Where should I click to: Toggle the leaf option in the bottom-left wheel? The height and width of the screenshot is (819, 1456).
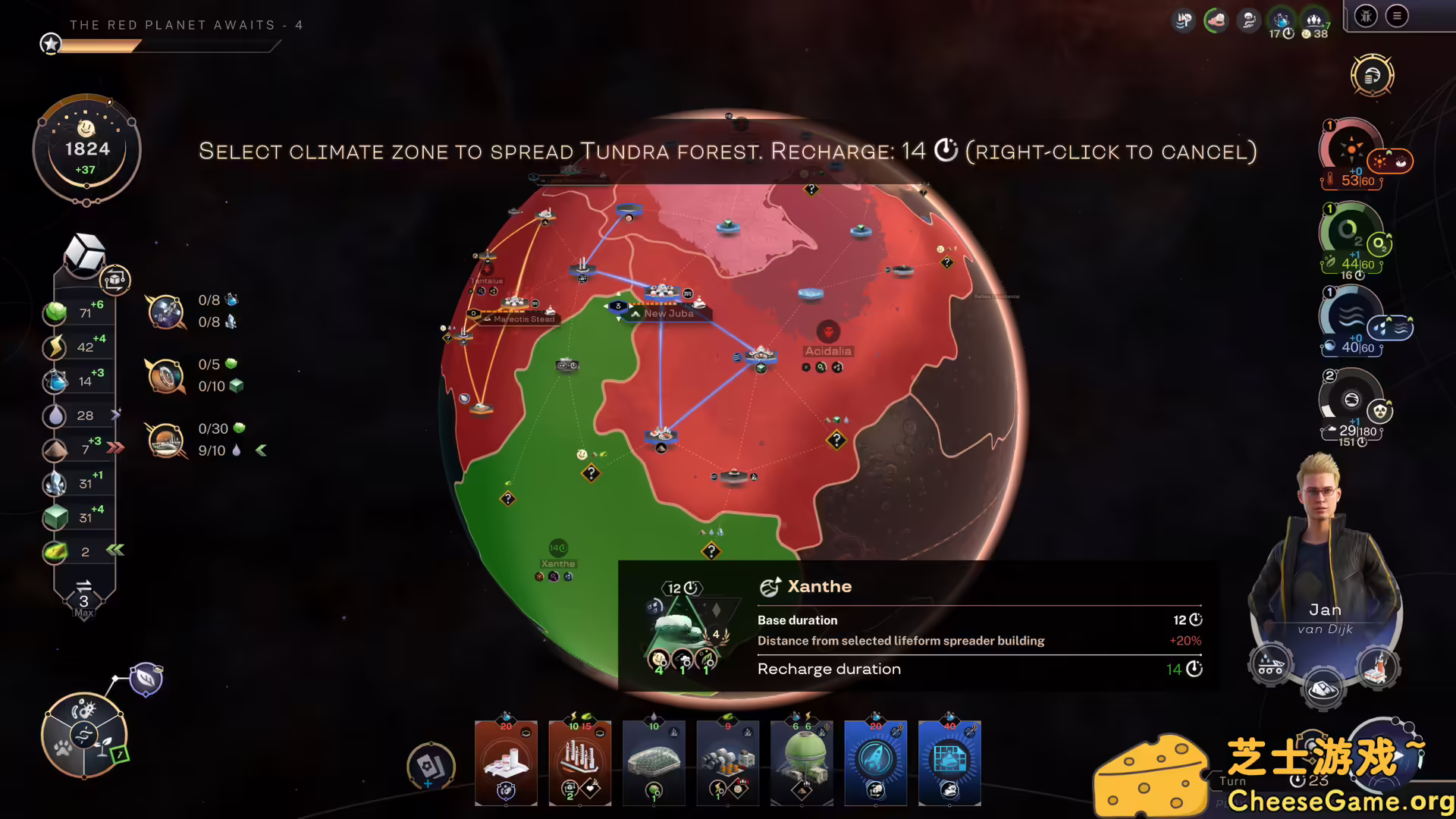(104, 747)
